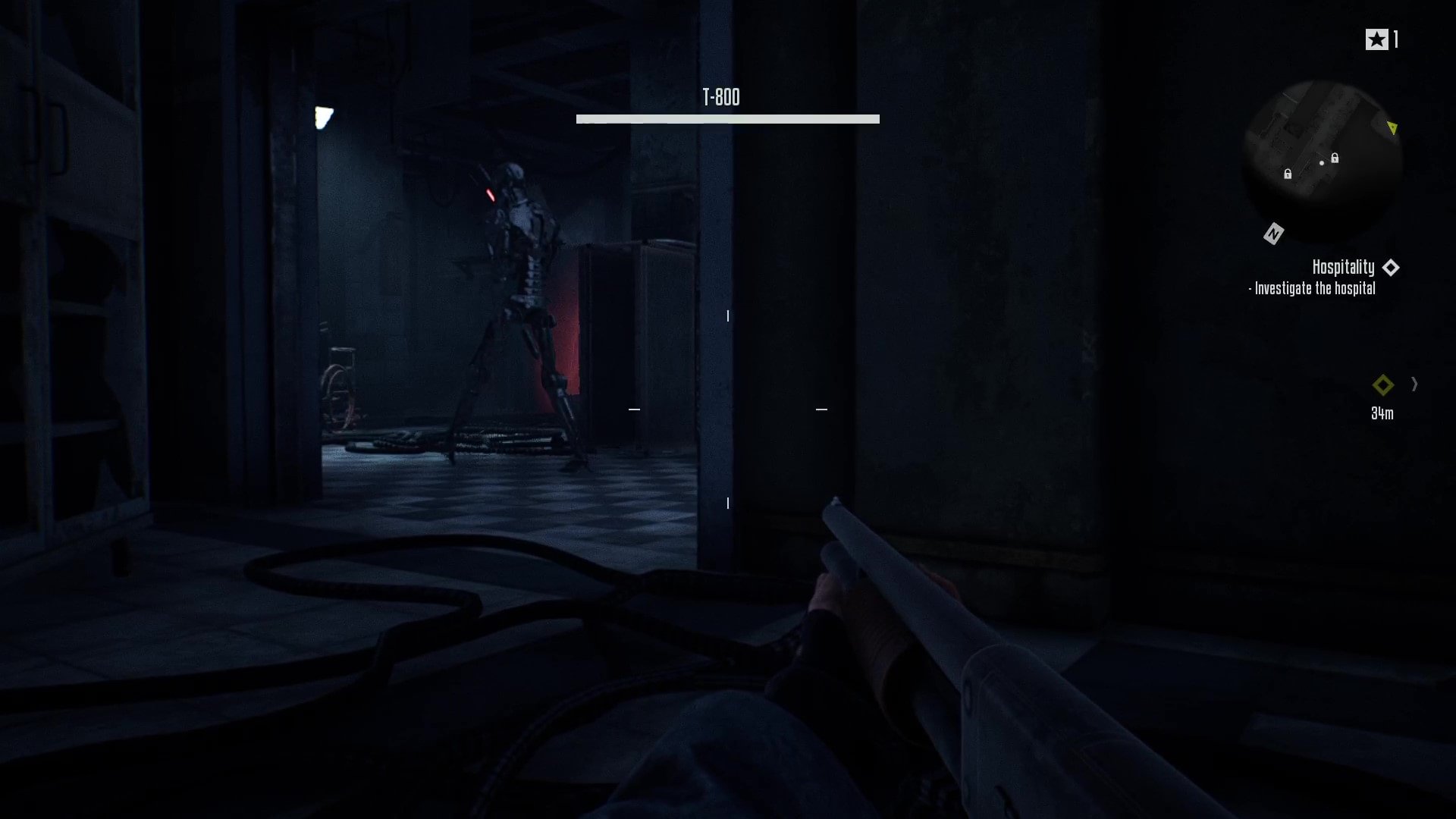Click the yellow diamond waypoint marker
Image resolution: width=1456 pixels, height=819 pixels.
(x=1382, y=385)
